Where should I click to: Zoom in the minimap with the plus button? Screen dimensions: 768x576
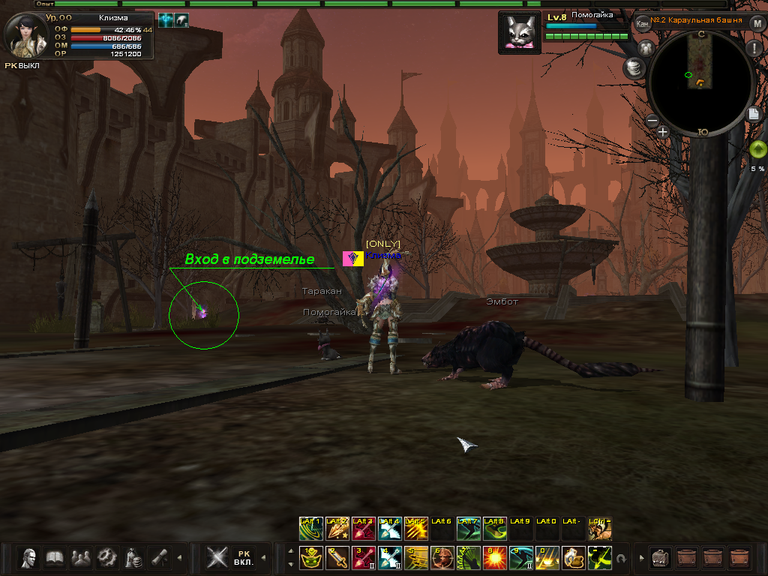tap(663, 131)
